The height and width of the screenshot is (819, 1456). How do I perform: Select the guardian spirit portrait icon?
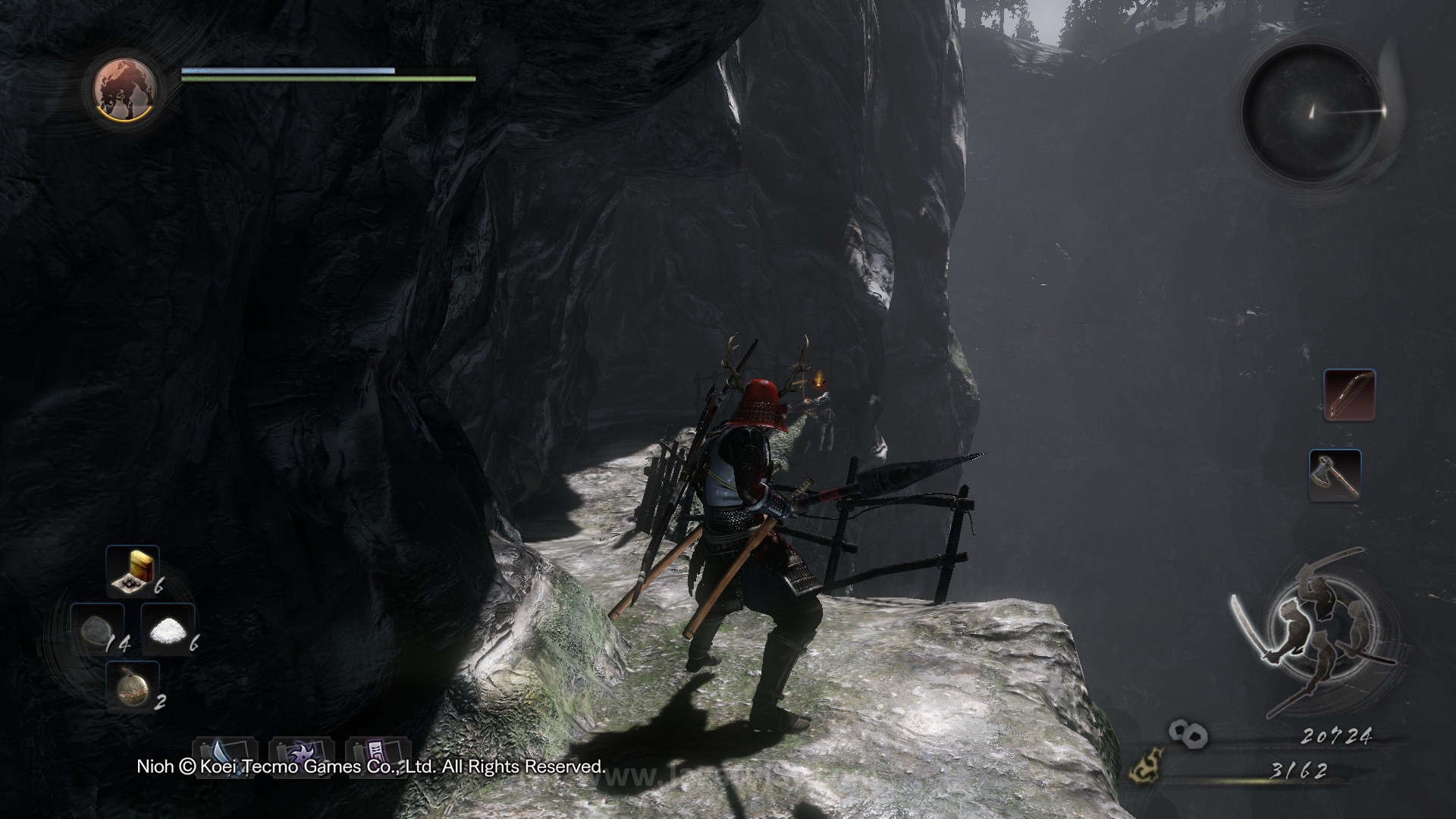tap(125, 89)
